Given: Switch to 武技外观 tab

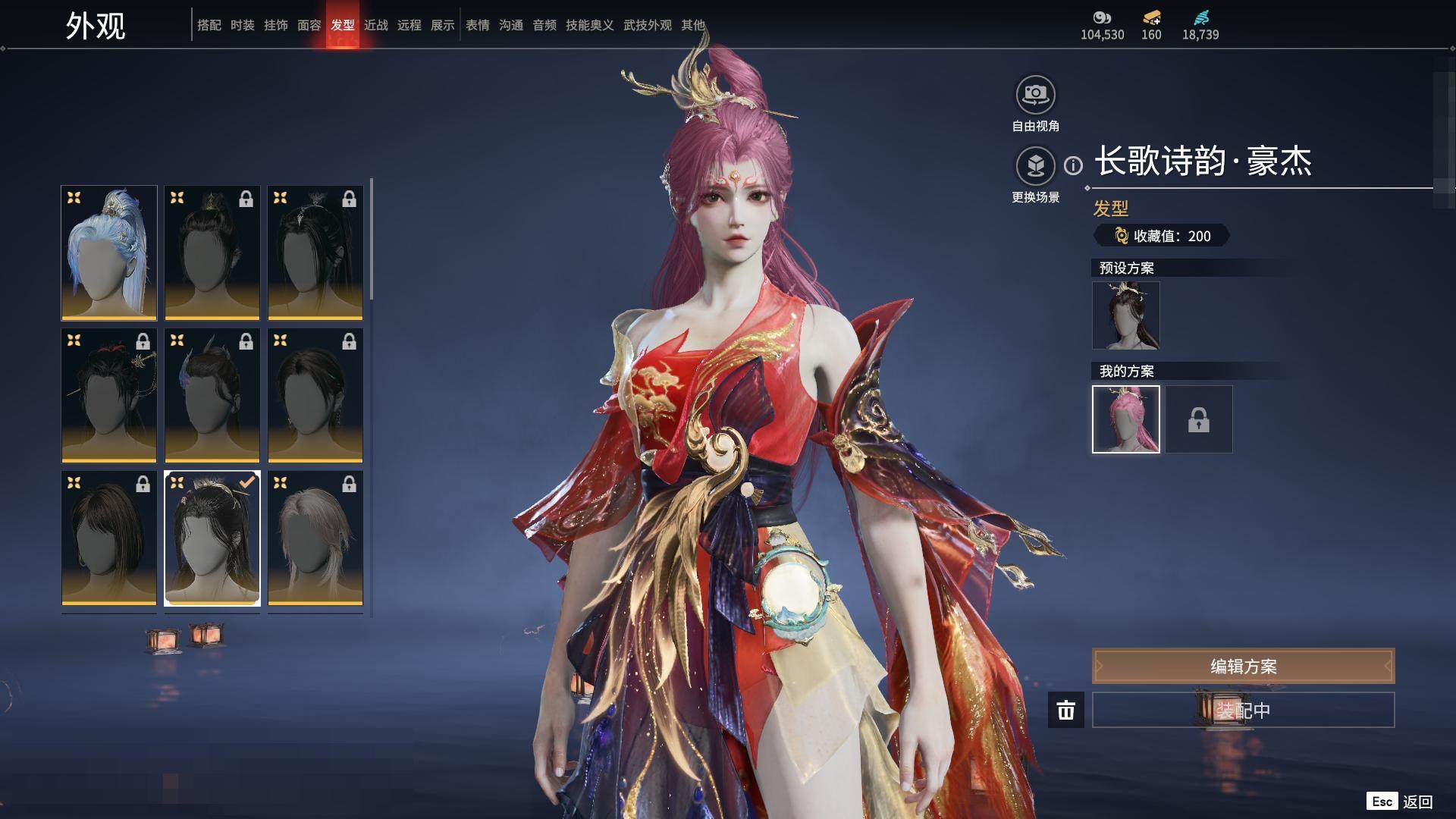Looking at the screenshot, I should (x=648, y=25).
